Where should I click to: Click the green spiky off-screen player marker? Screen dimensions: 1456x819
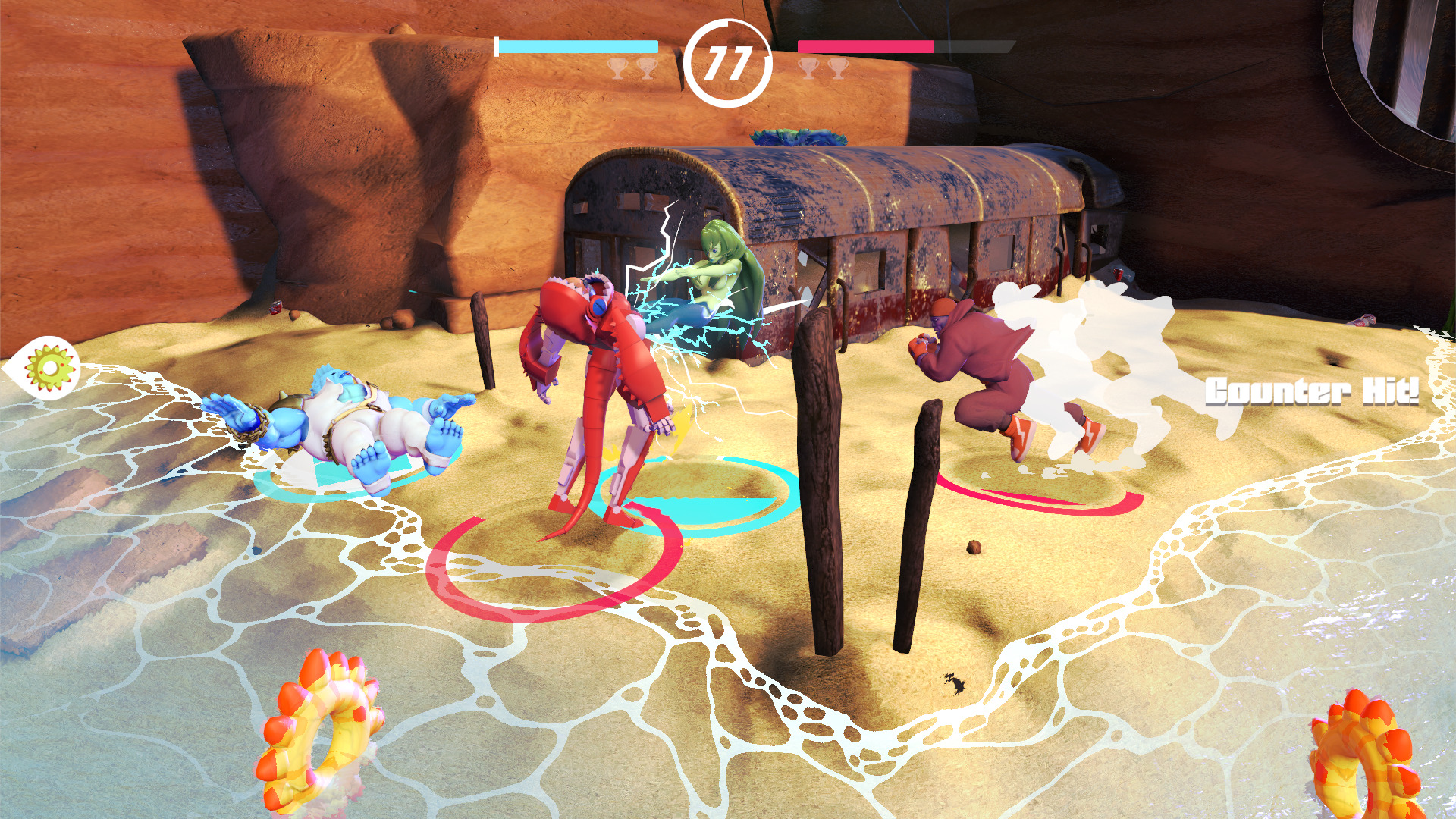click(50, 368)
